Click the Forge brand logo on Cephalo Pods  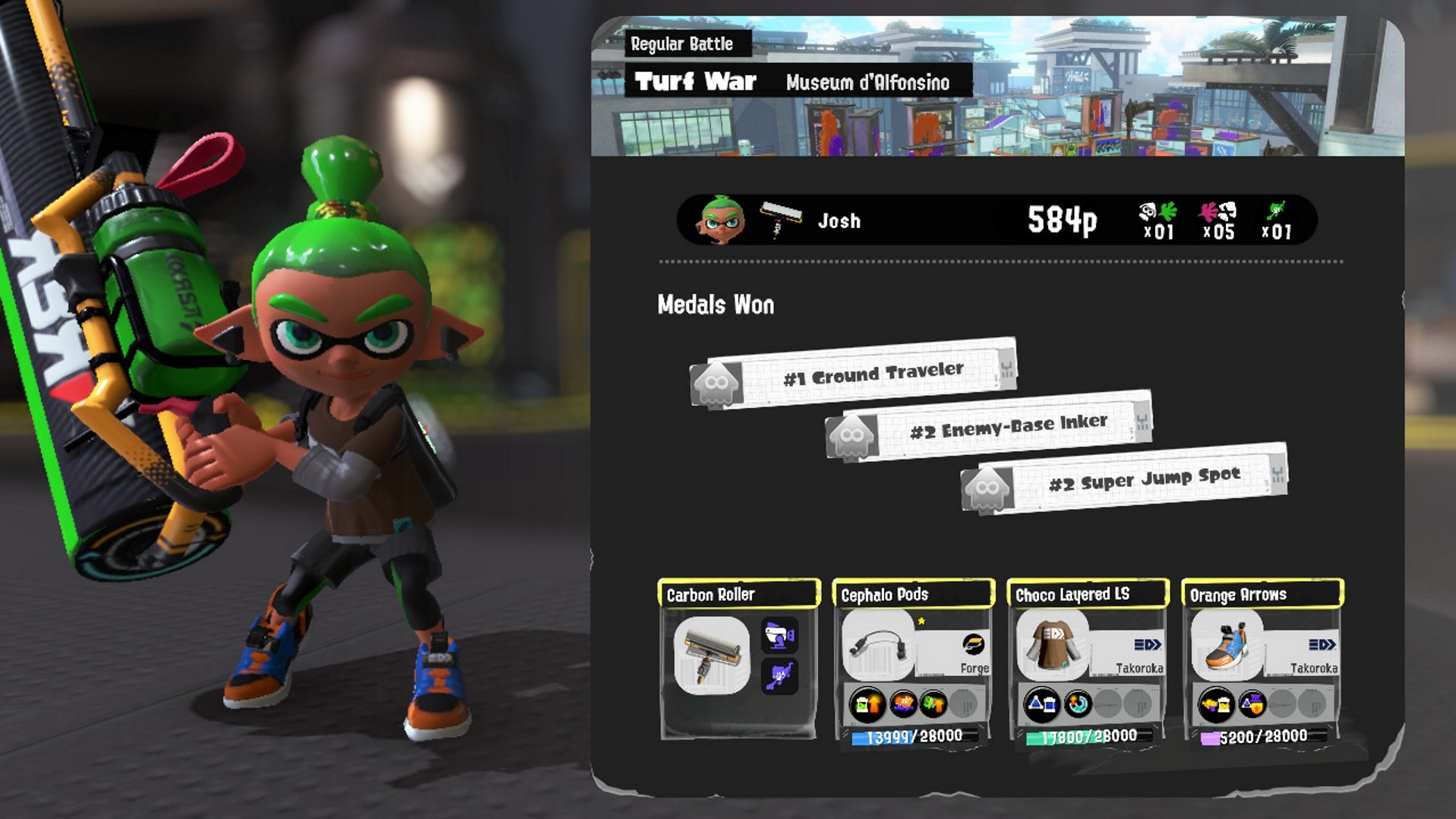point(974,643)
